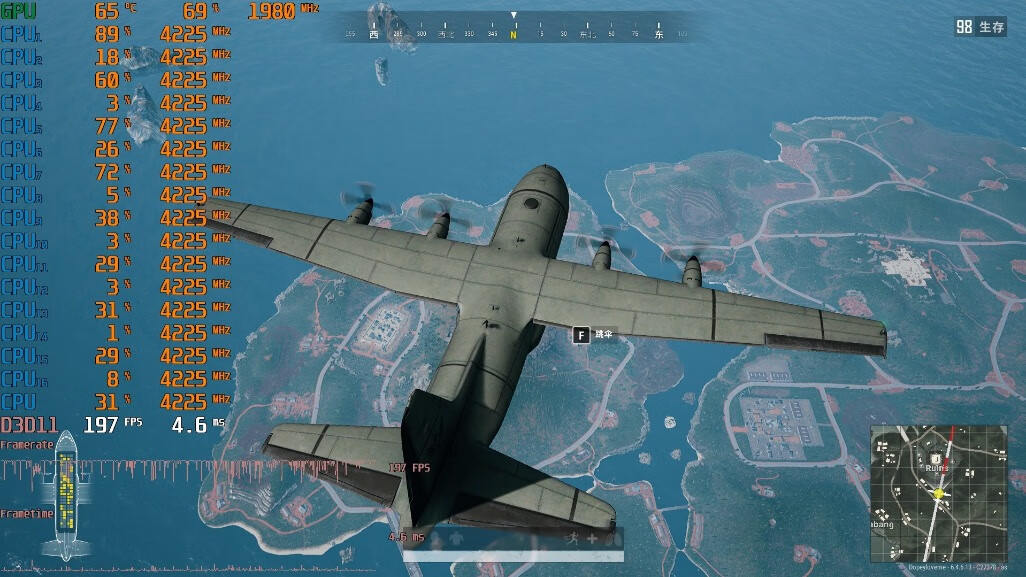Screen dimensions: 1026x577
Task: Click the lungs breath icon
Action: (x=612, y=538)
